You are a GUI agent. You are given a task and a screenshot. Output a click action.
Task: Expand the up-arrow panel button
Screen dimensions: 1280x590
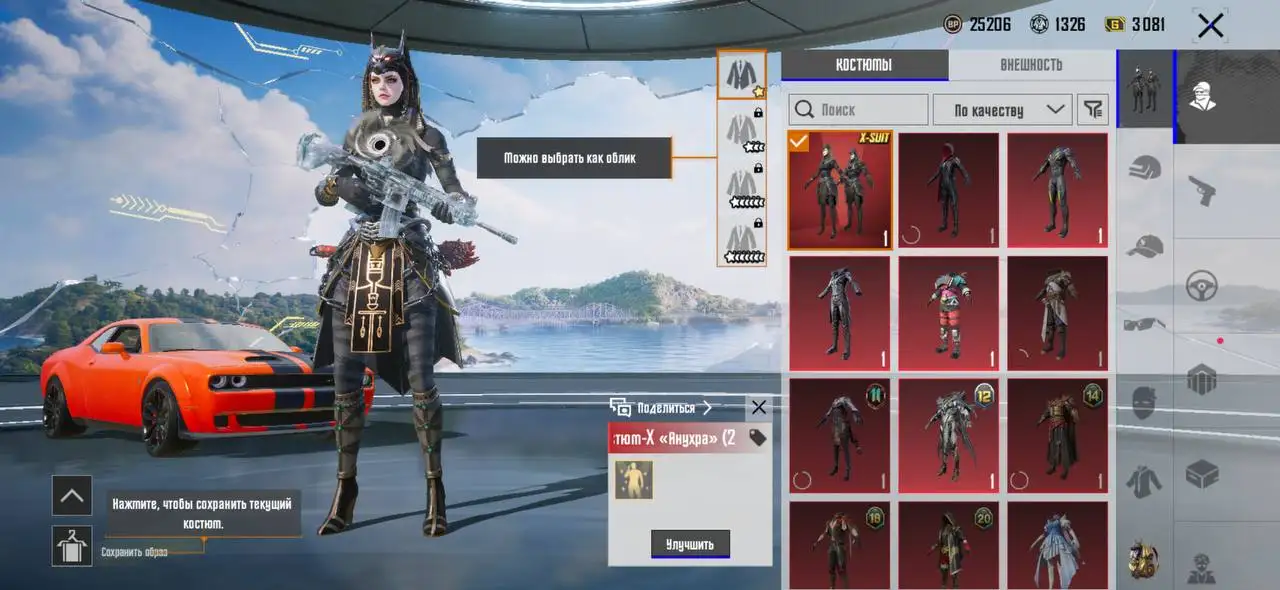(72, 495)
